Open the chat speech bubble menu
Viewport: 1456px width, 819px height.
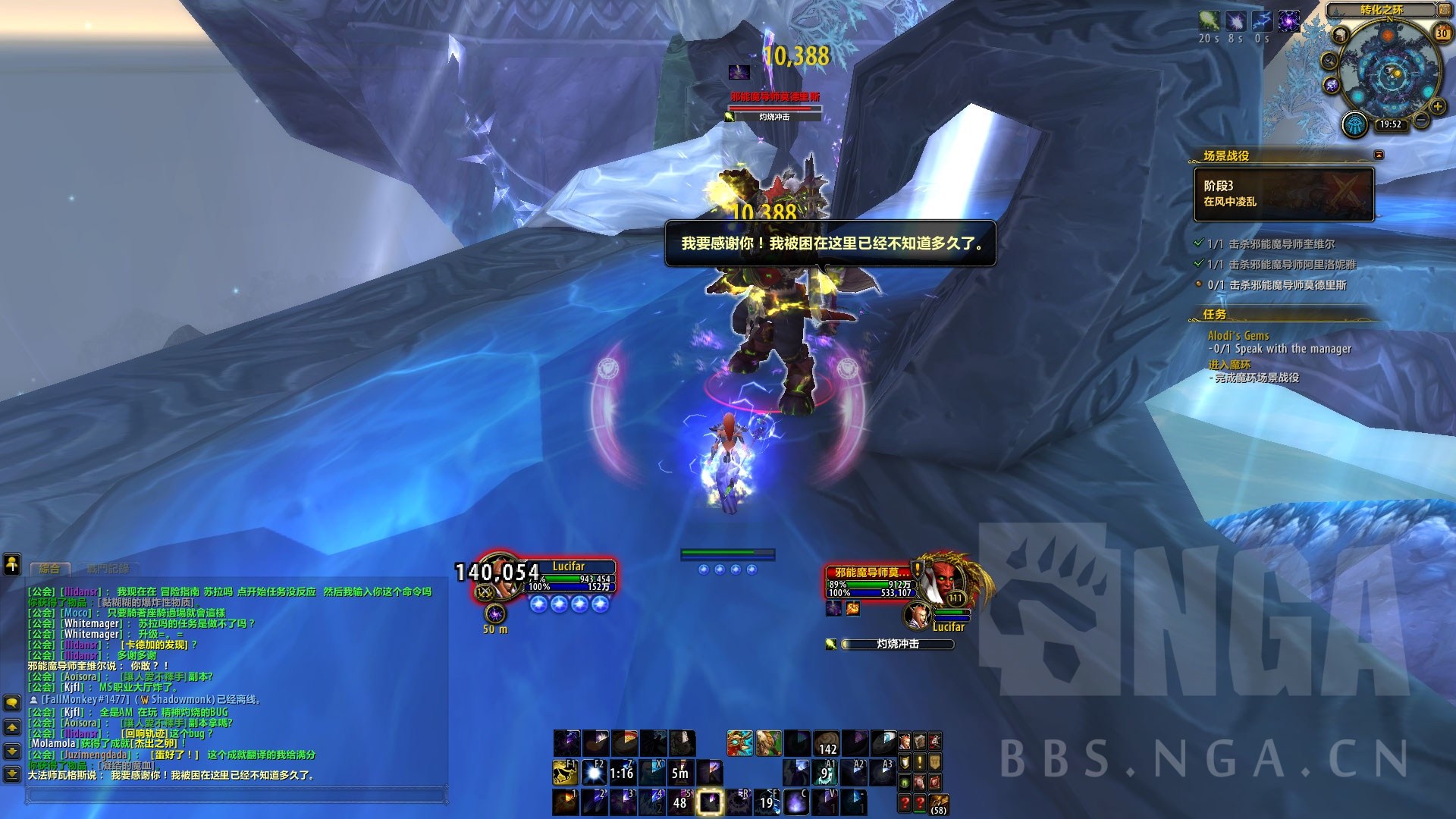12,703
